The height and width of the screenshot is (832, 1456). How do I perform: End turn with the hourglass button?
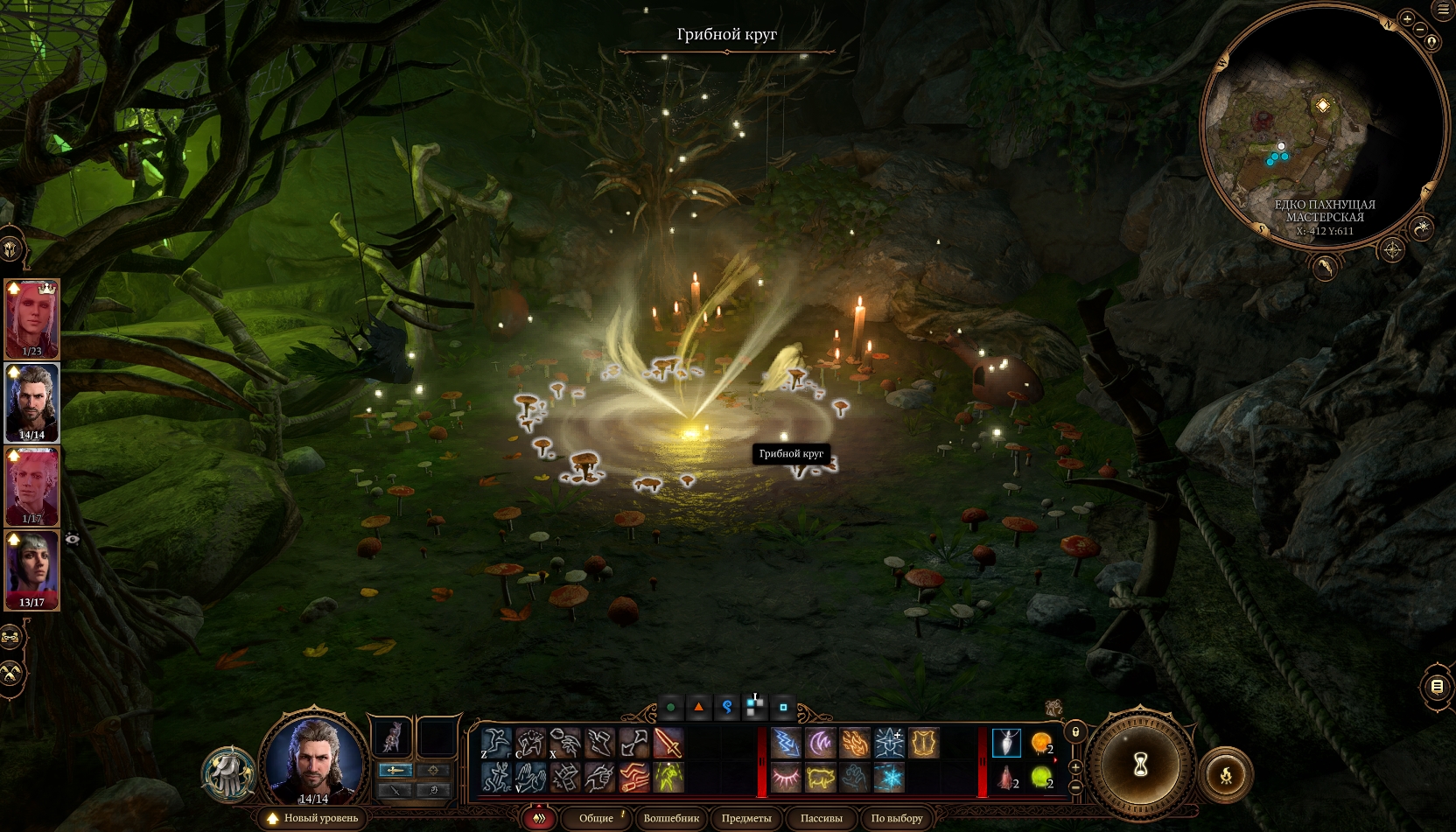click(1141, 766)
